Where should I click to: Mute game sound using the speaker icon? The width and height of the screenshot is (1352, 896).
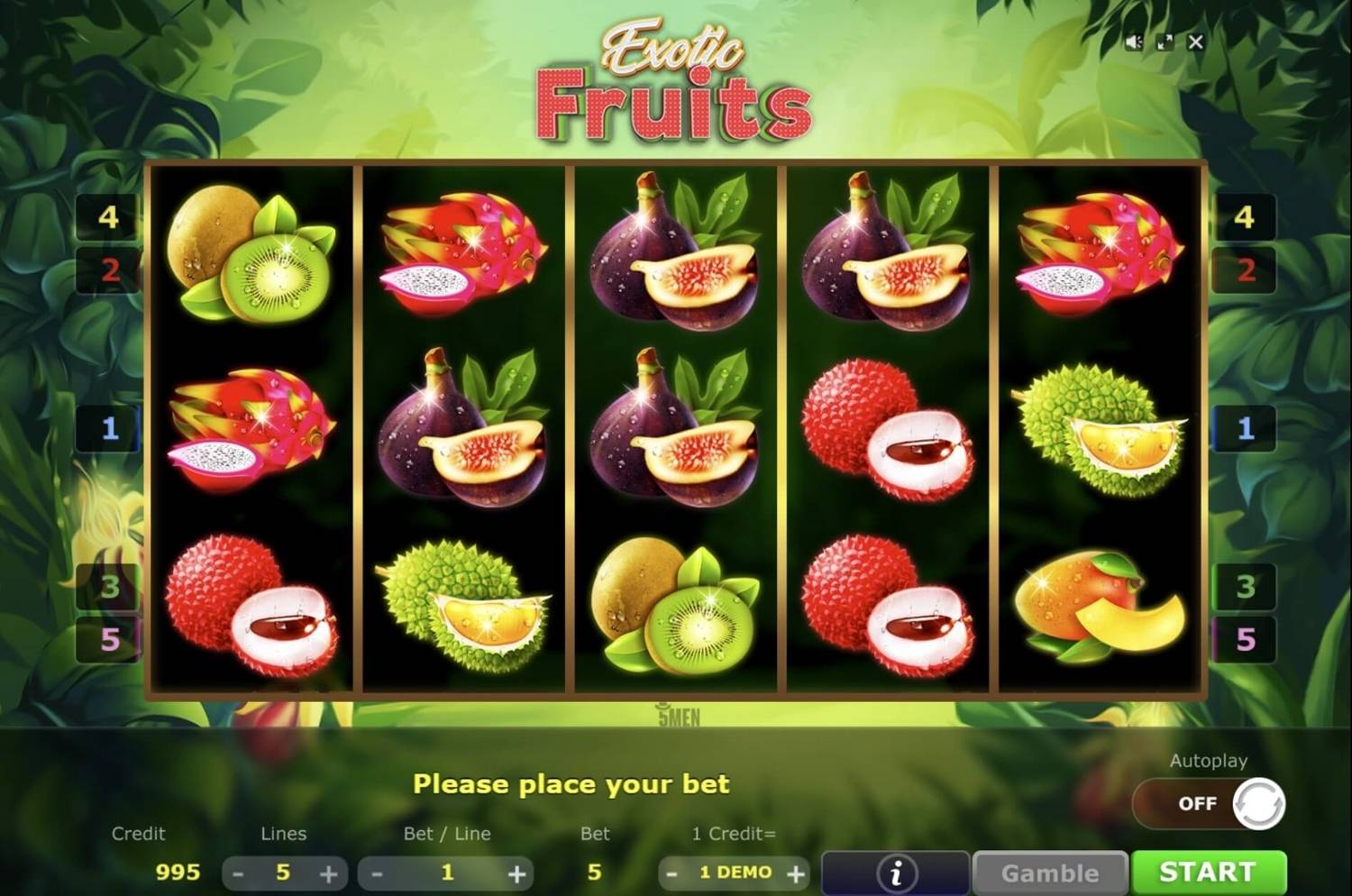coord(1132,41)
